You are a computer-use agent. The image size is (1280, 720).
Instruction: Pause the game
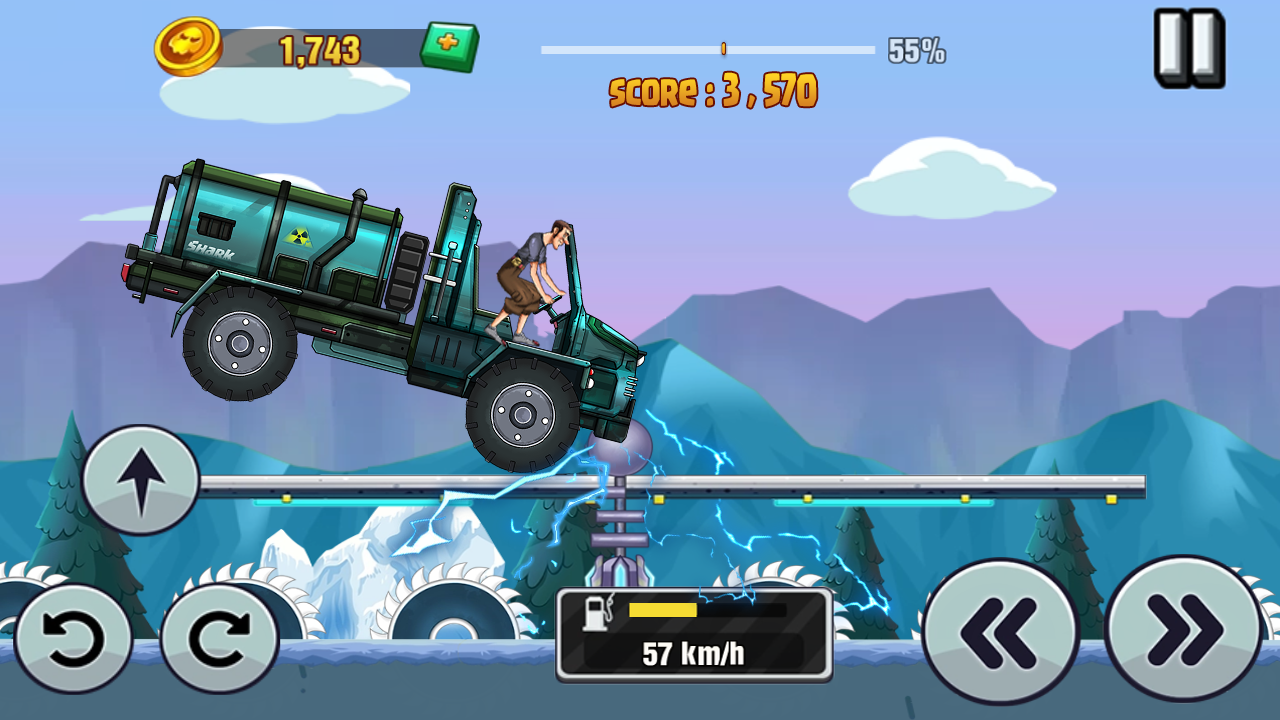(x=1189, y=47)
